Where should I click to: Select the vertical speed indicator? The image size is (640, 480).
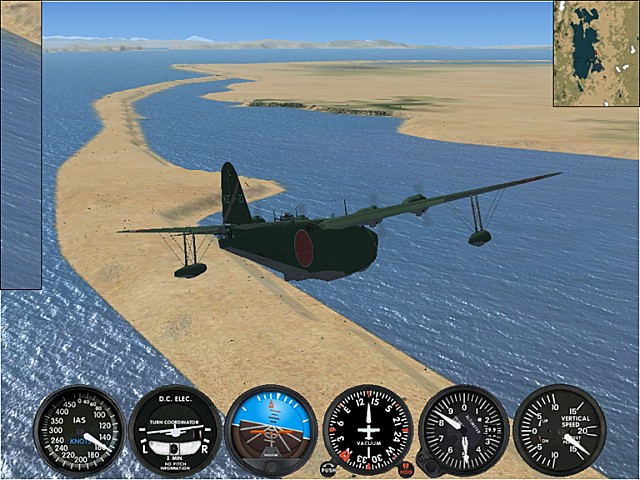pyautogui.click(x=559, y=430)
